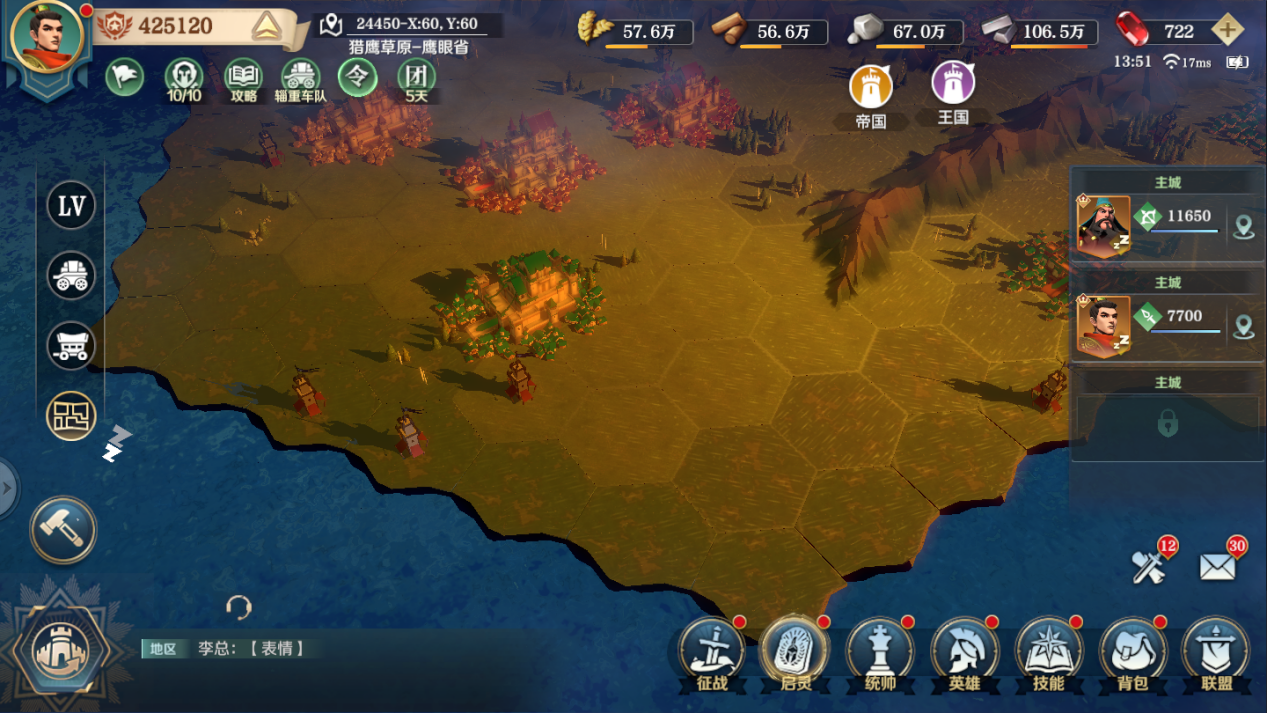This screenshot has height=713, width=1267.
Task: Open the crossed swords battle reports
Action: click(1149, 567)
